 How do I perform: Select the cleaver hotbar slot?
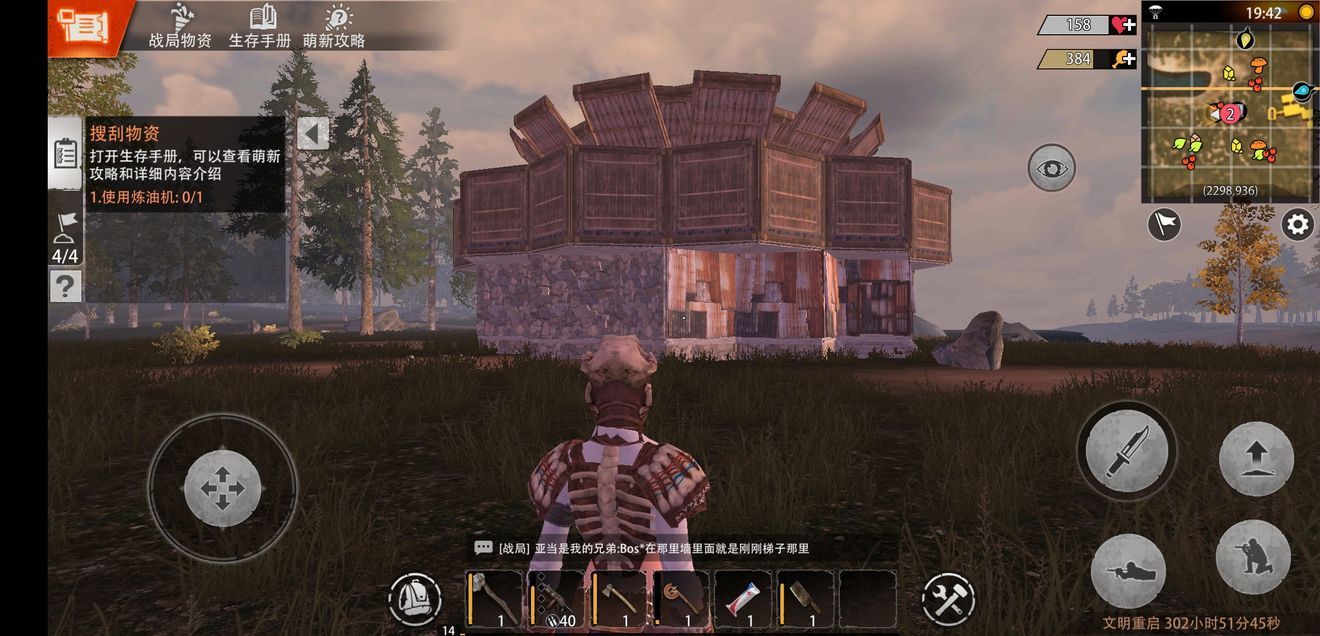(x=805, y=599)
